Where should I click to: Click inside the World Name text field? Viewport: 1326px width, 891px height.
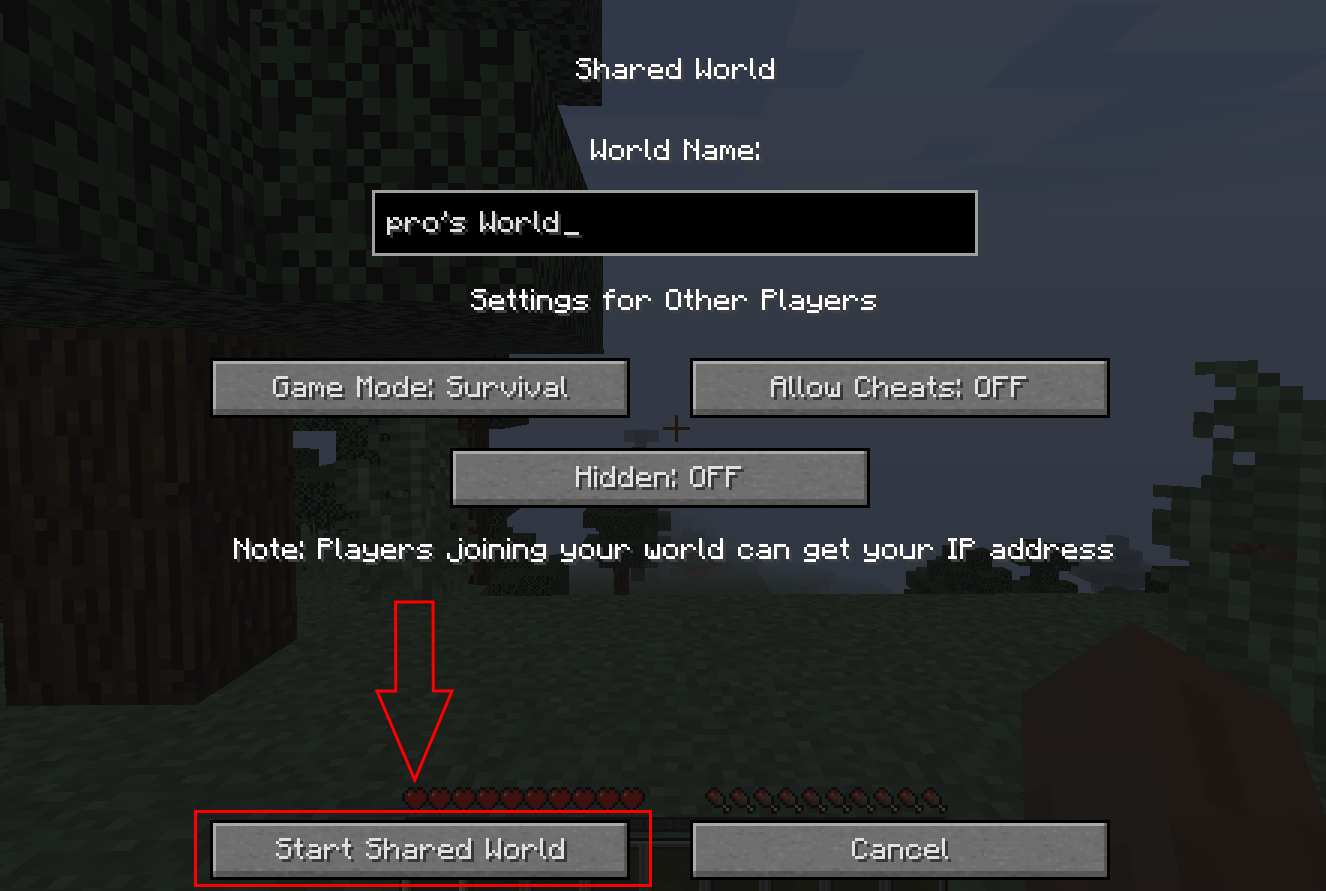[674, 223]
